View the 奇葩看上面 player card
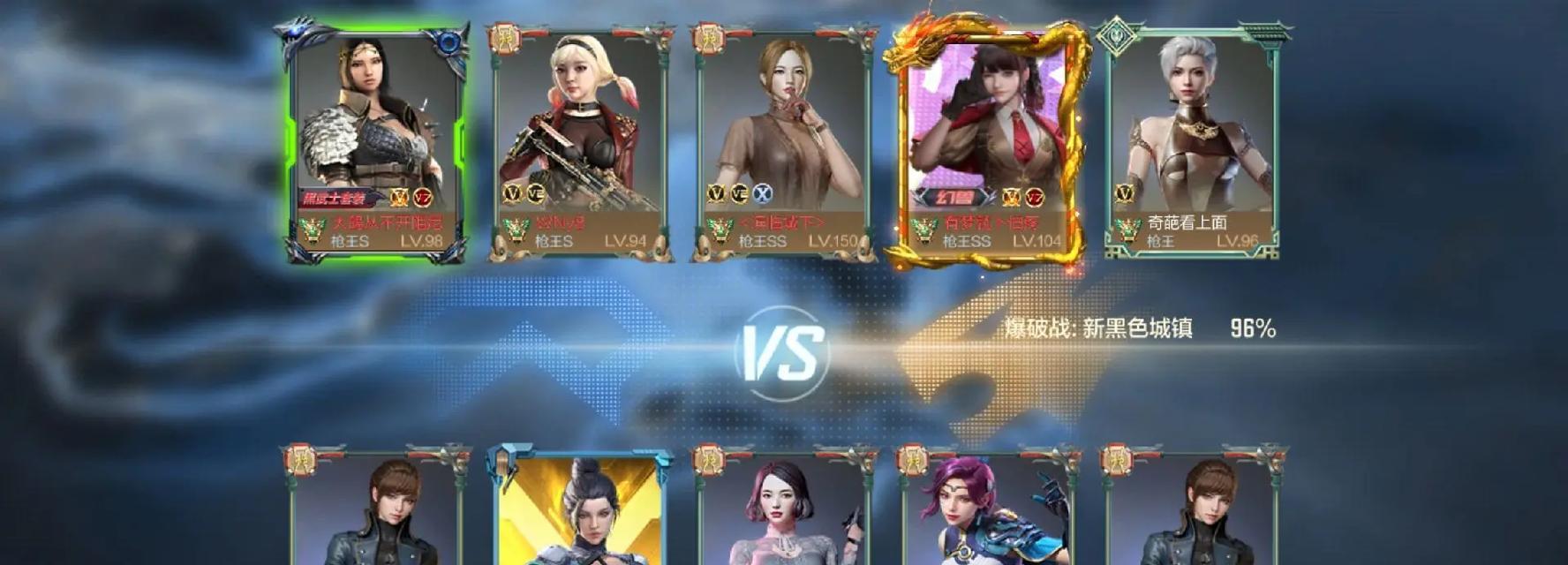Image resolution: width=1568 pixels, height=565 pixels. [1190, 141]
